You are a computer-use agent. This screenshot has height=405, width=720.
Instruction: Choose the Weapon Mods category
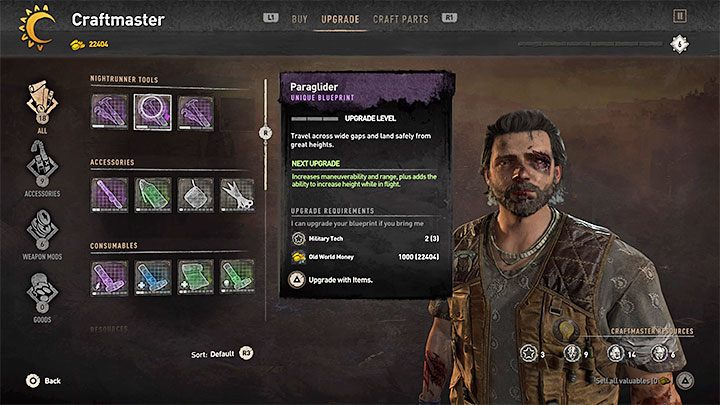(42, 232)
